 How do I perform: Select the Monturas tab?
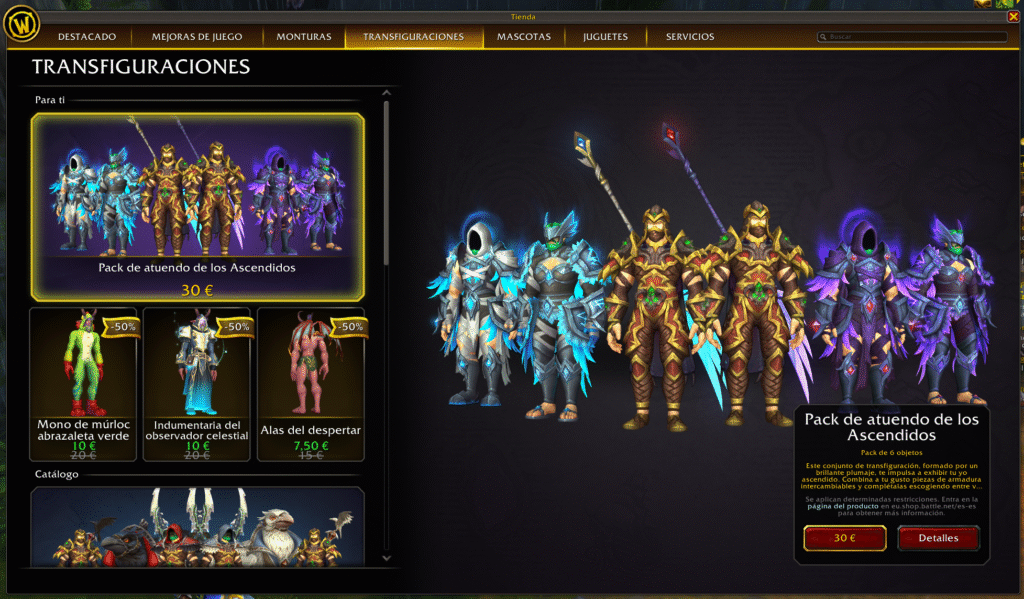[x=303, y=37]
